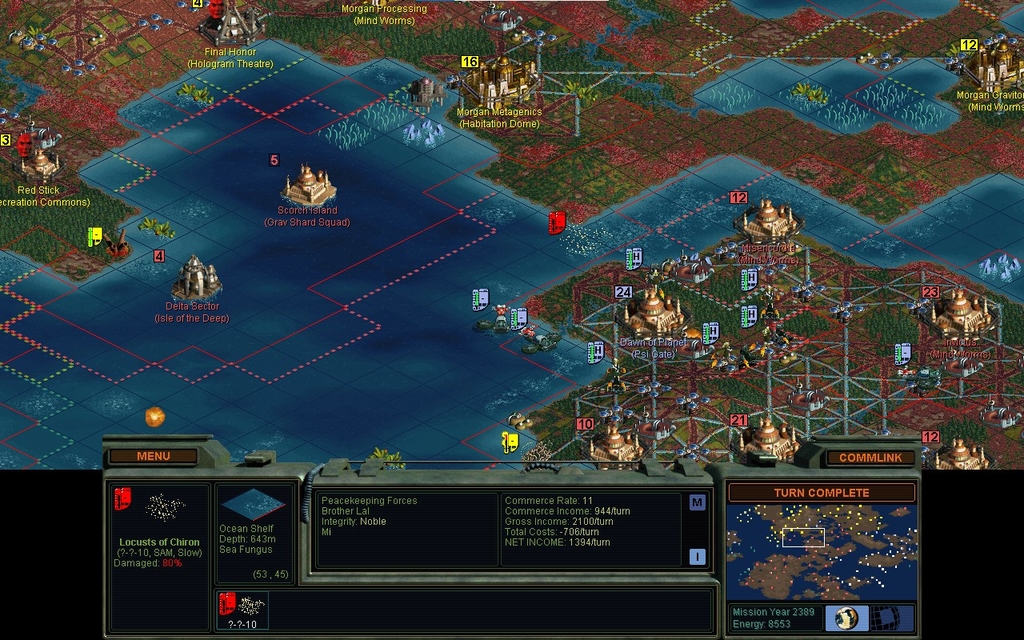Open the MENU button

(153, 456)
